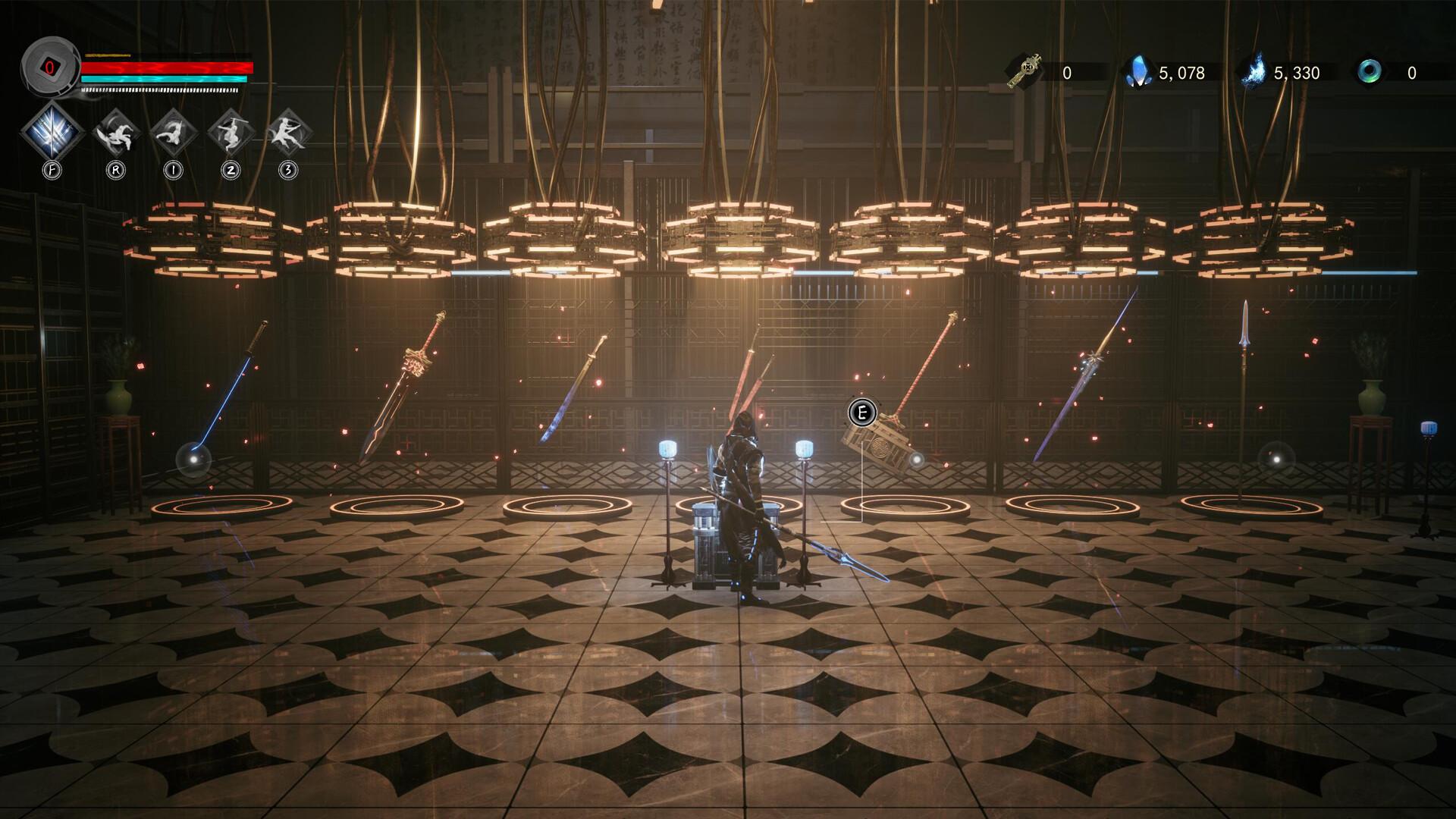Click the war hammer weapon display
Screen dimensions: 1456x819
(883, 440)
